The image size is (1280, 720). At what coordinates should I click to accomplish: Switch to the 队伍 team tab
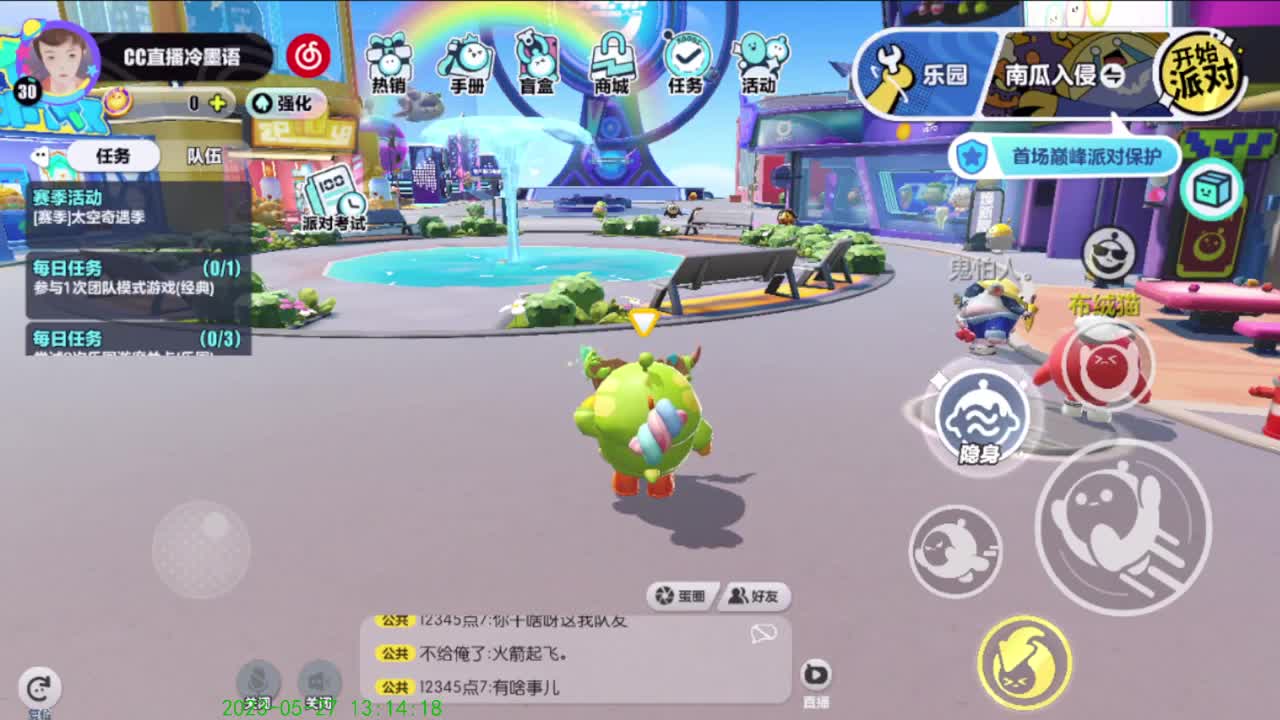pos(205,155)
